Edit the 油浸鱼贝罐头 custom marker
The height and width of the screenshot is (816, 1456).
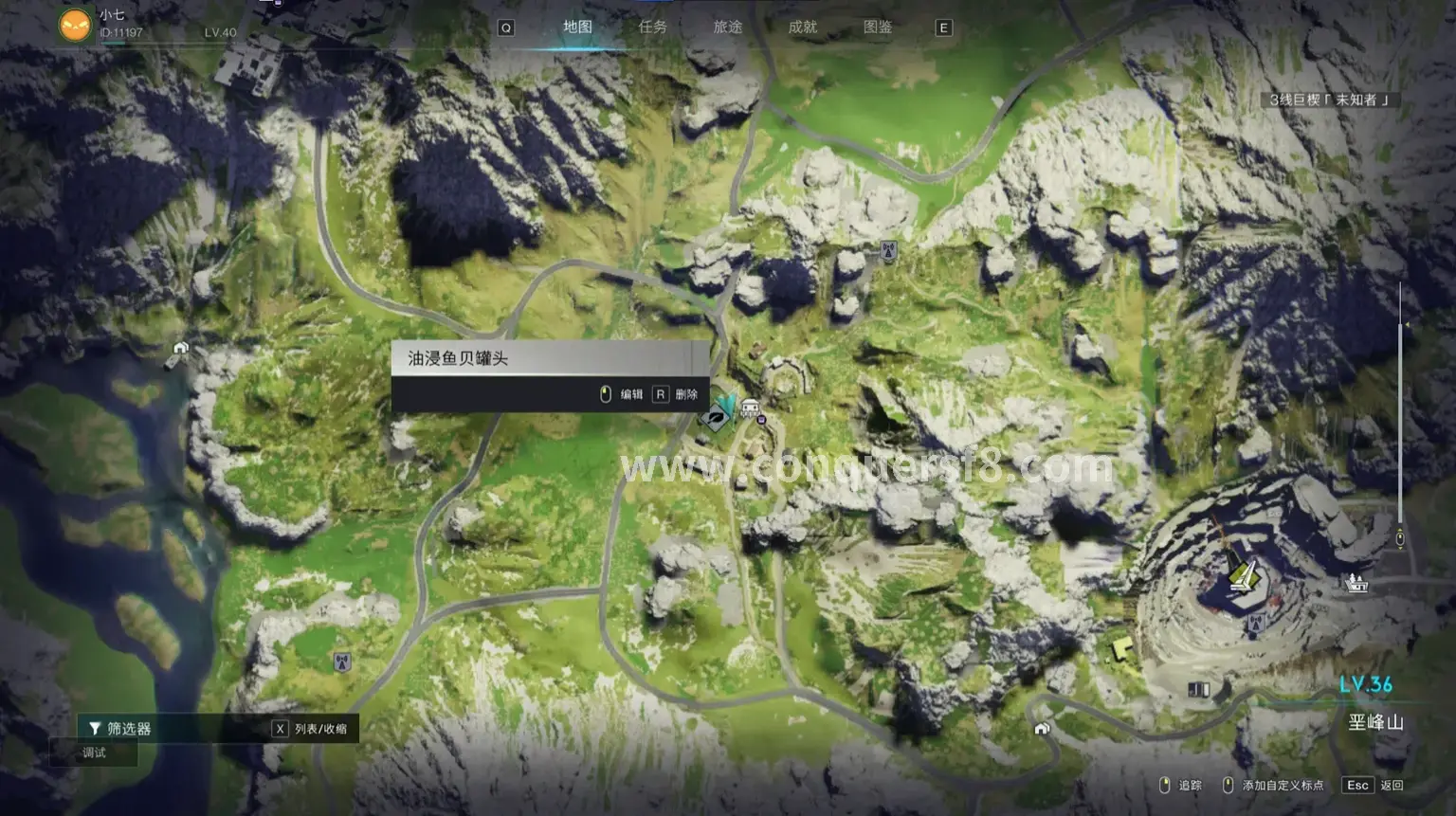[x=621, y=394]
